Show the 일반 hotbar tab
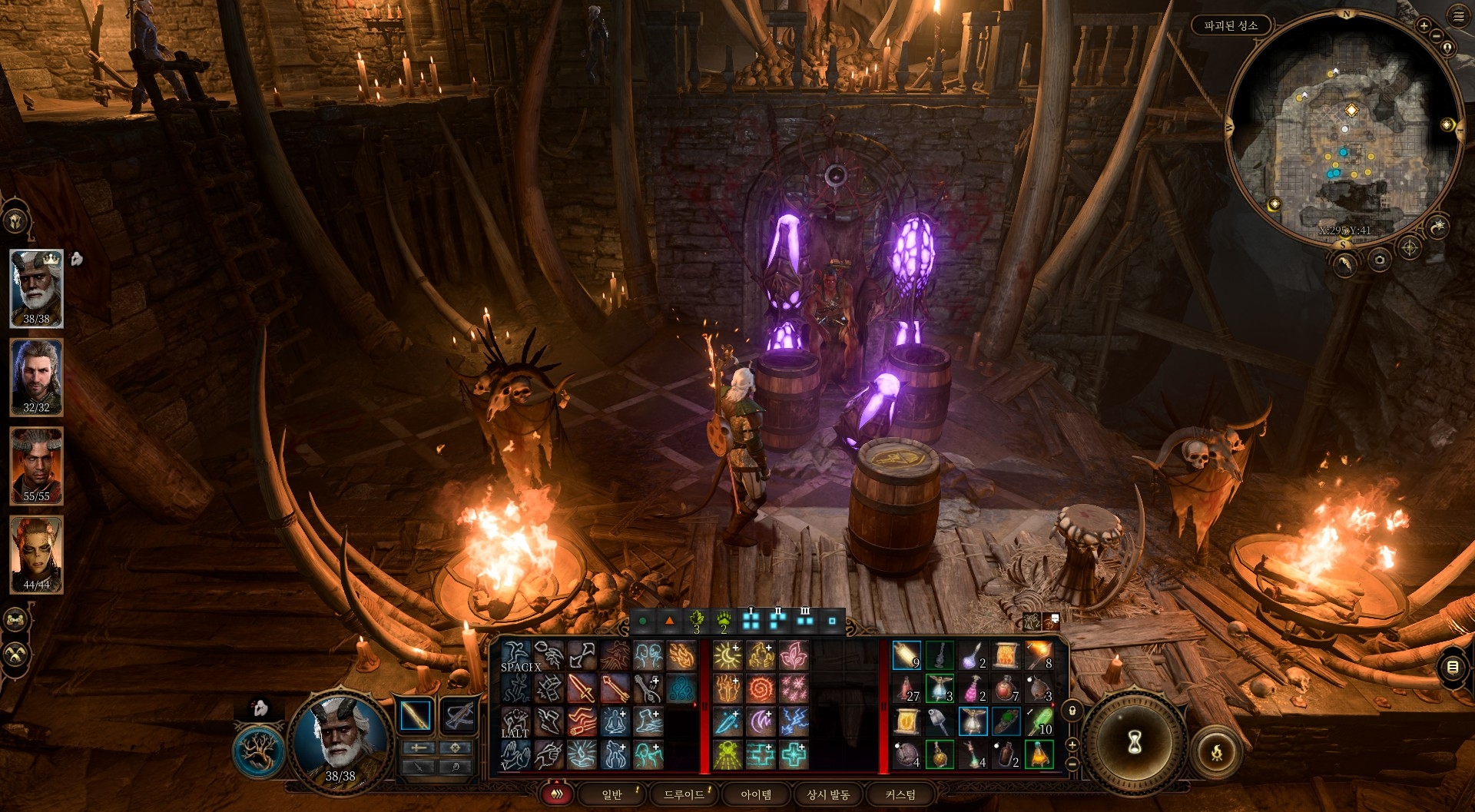This screenshot has height=812, width=1475. 612,794
